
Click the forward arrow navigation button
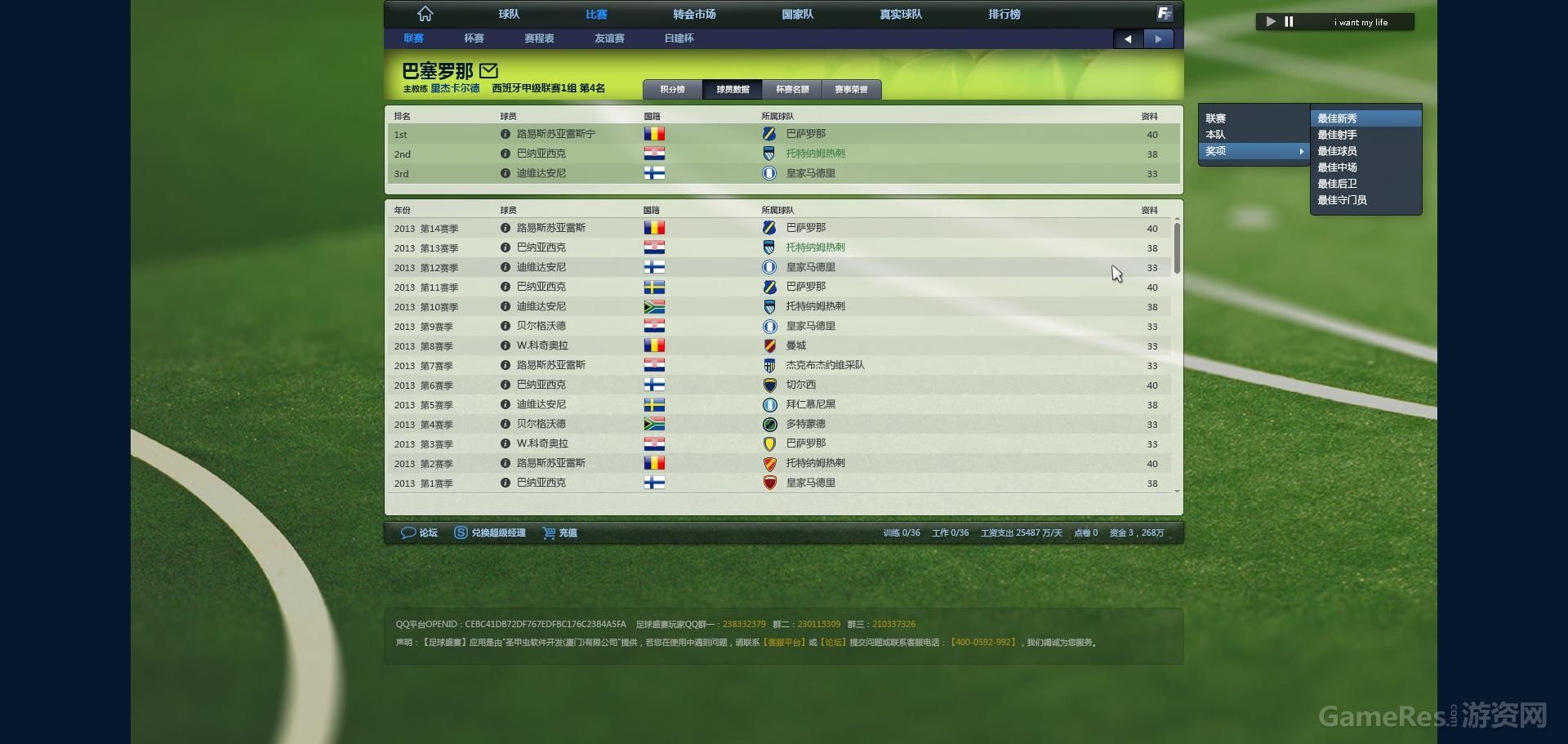(x=1158, y=38)
